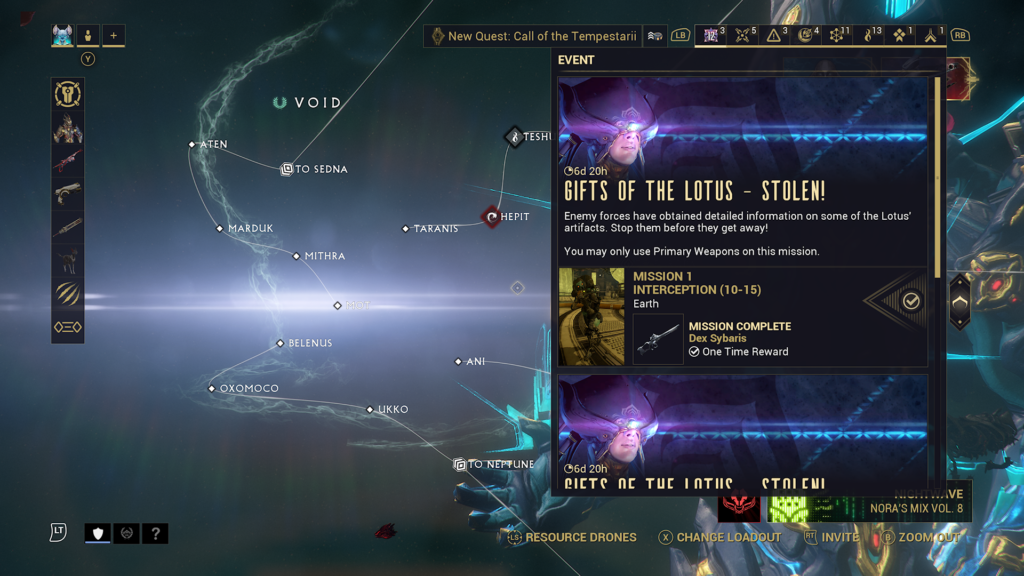Click the plus button to add squad member

(x=113, y=36)
